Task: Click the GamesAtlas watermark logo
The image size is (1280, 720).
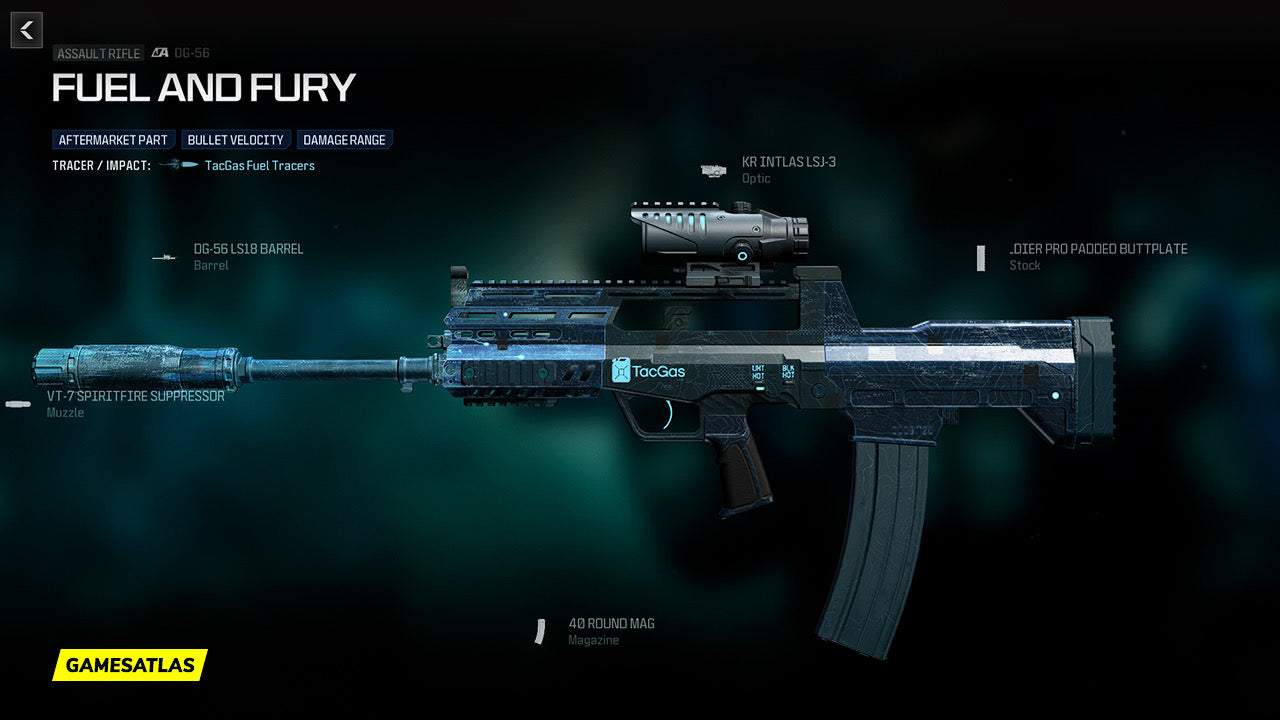Action: click(130, 665)
